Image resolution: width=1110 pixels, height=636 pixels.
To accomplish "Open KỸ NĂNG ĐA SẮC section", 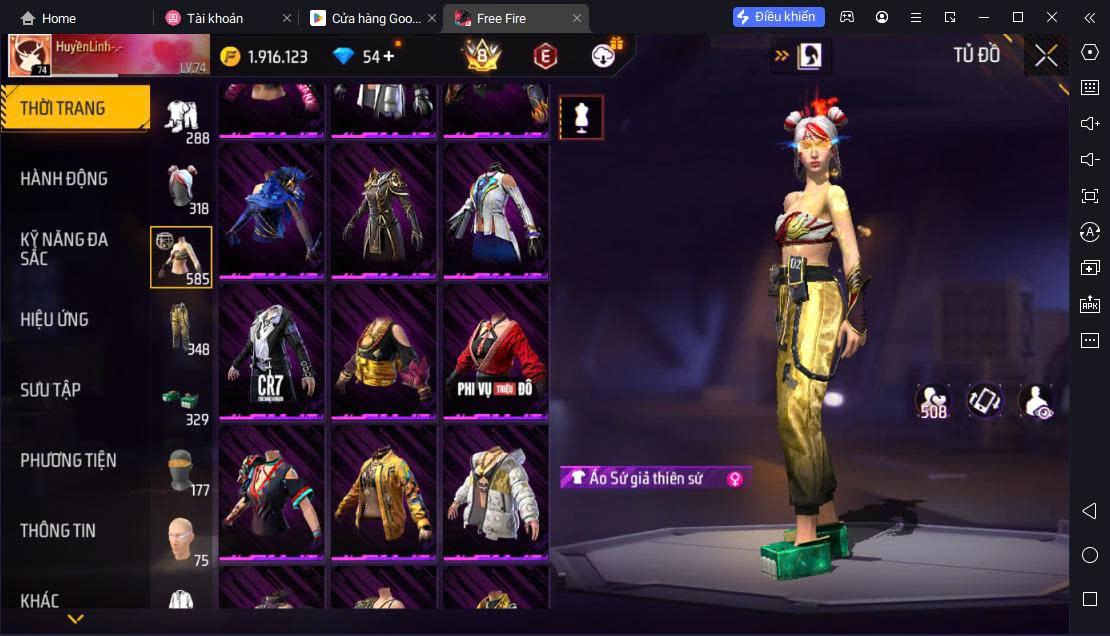I will coord(65,249).
